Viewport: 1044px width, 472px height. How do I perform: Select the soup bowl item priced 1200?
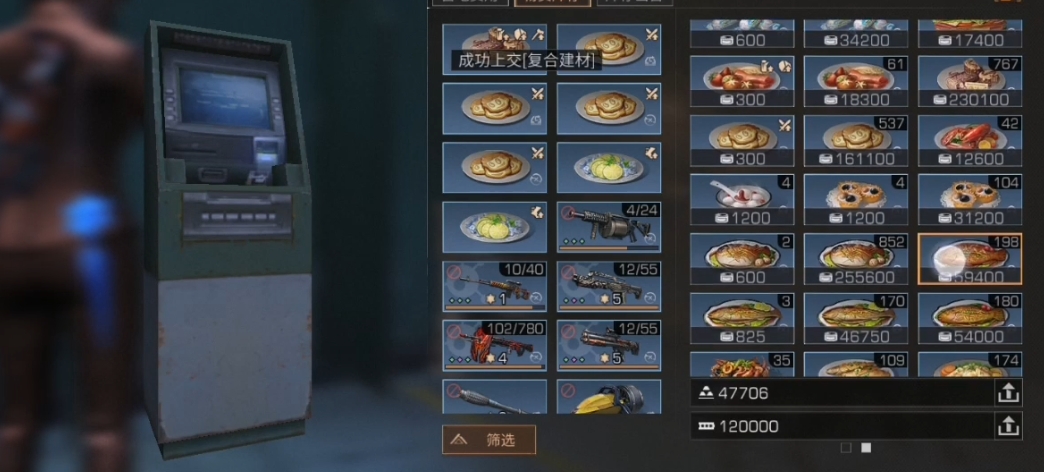click(742, 200)
